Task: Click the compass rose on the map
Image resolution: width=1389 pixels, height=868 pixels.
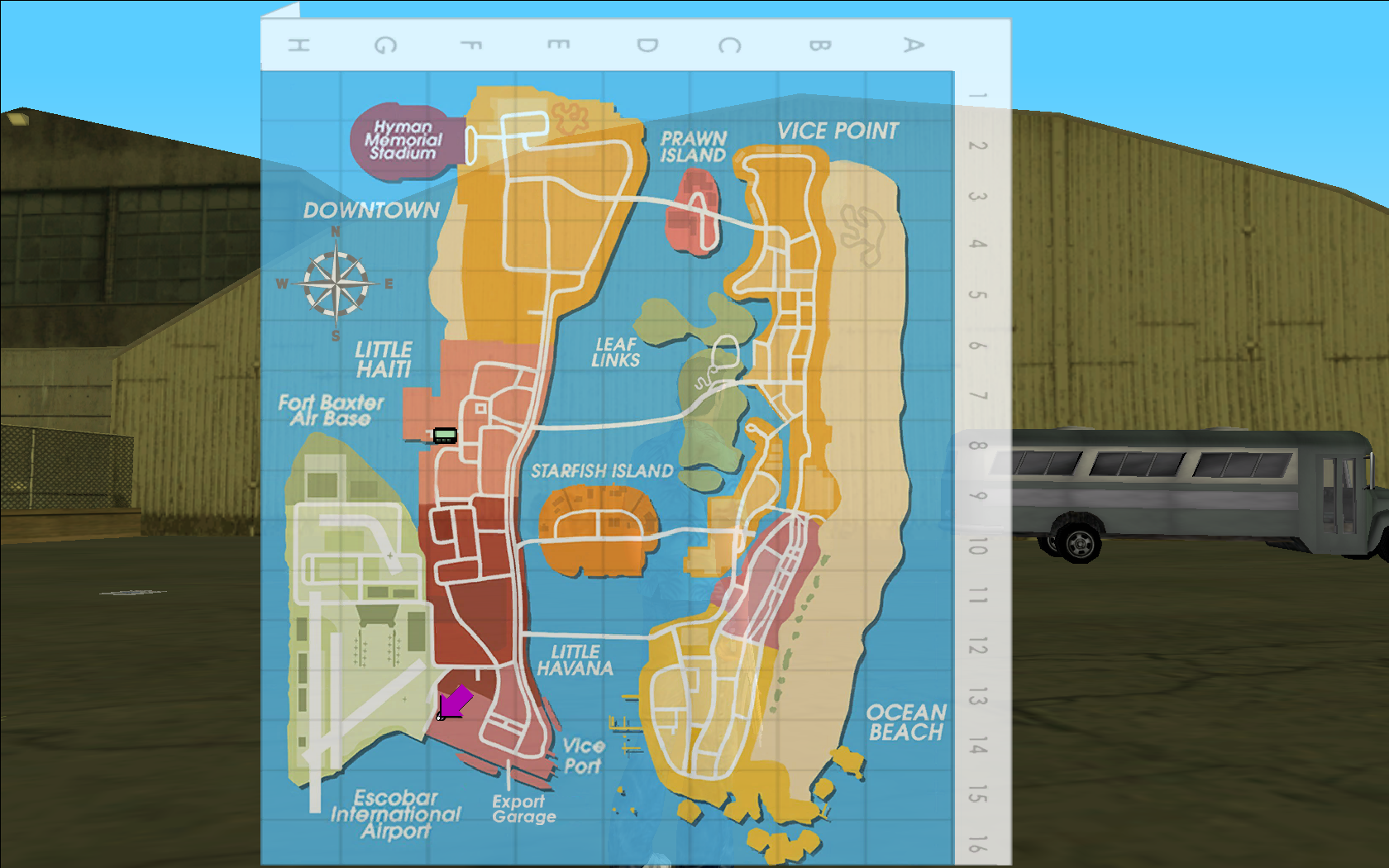Action: [336, 284]
